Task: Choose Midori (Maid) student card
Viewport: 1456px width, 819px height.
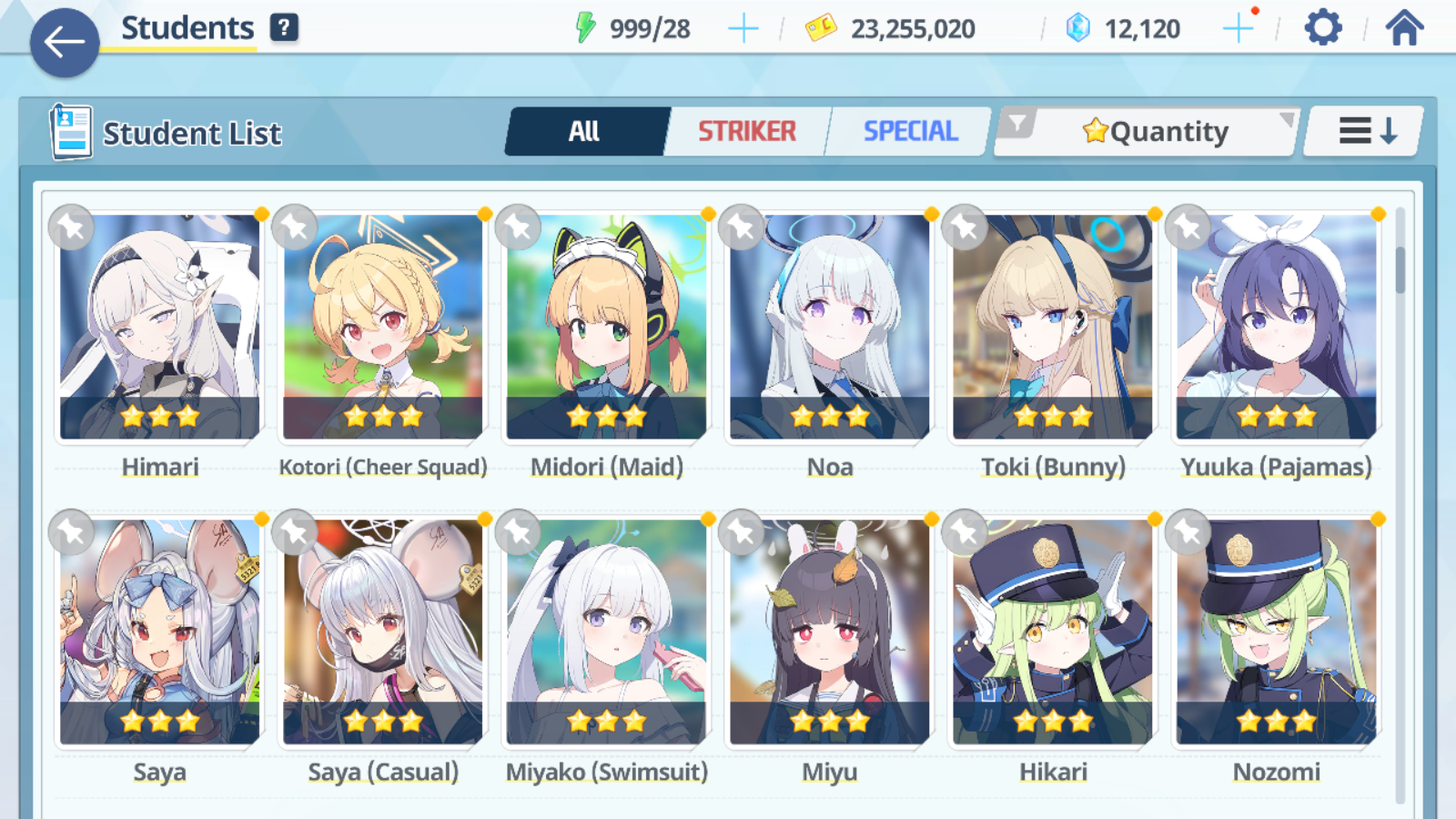Action: (606, 328)
